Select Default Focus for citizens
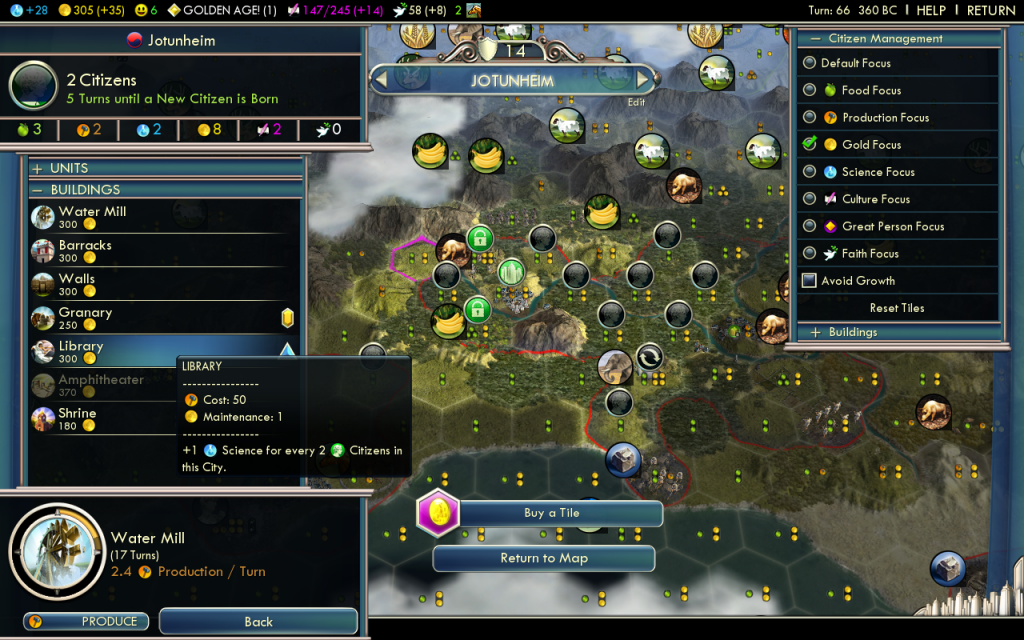1024x640 pixels. coord(855,63)
